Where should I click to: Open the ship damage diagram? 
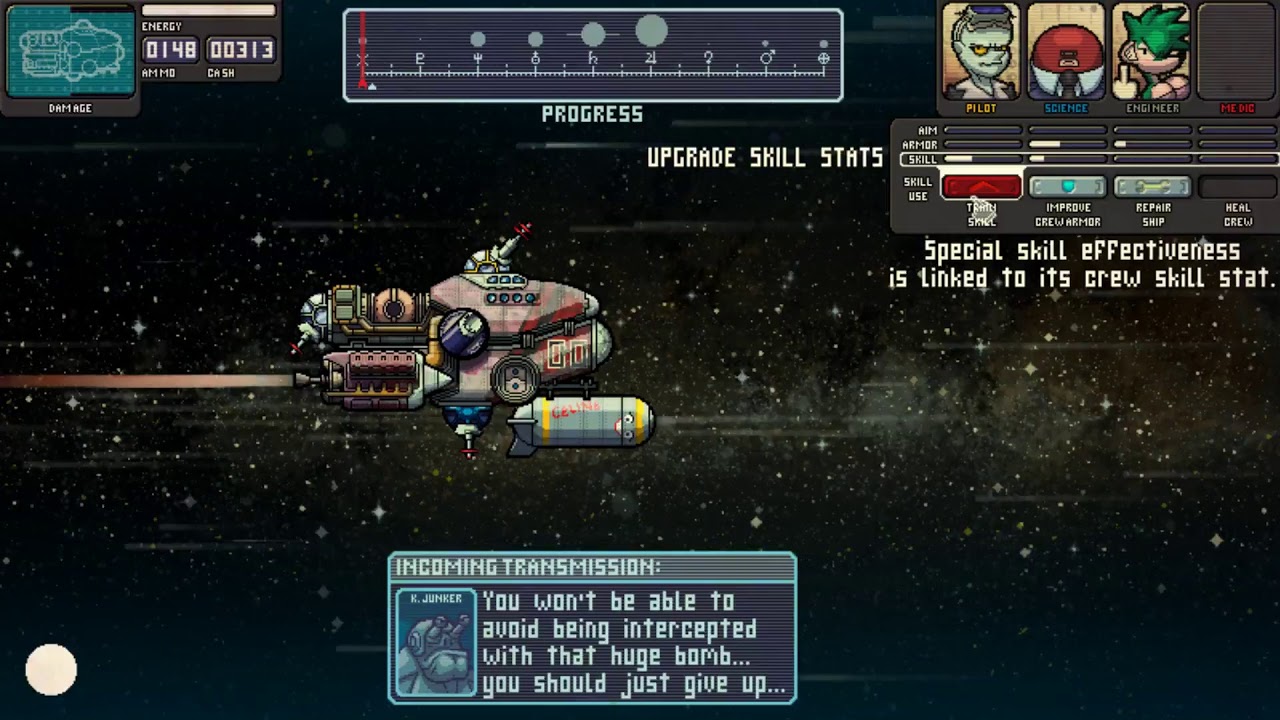pos(70,51)
